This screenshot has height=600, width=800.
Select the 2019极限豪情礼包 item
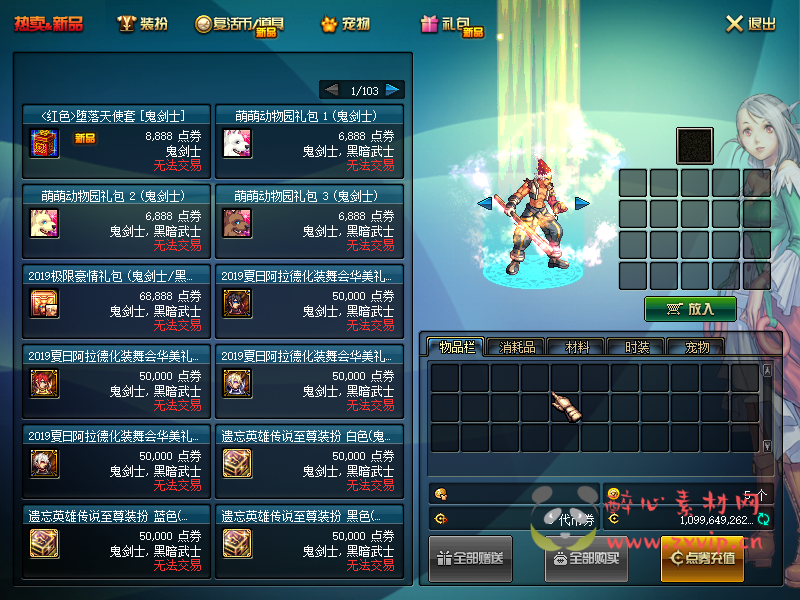coord(45,303)
